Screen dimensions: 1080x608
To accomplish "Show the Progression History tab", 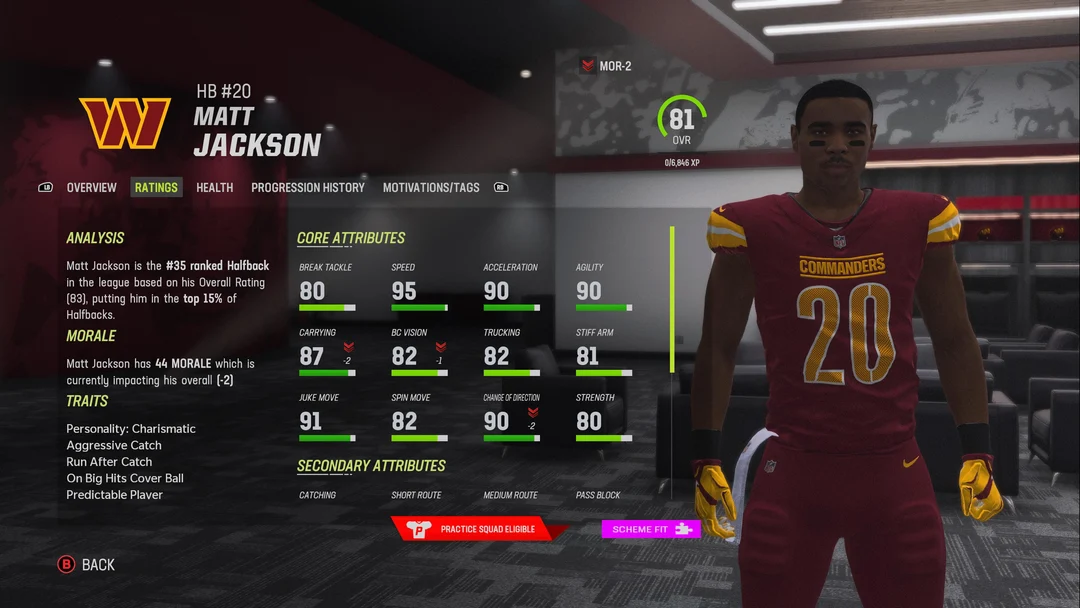I will [x=307, y=187].
